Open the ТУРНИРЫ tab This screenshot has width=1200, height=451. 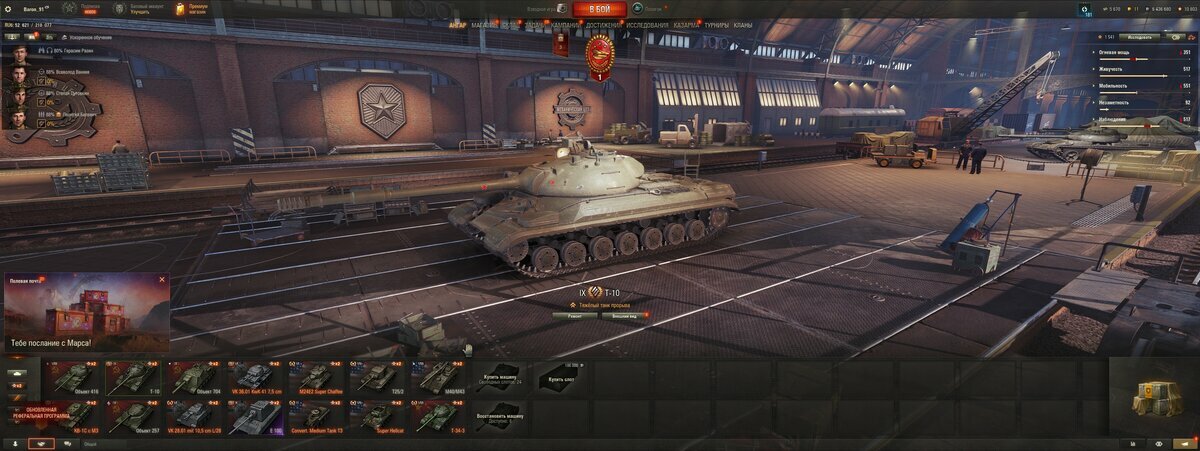pyautogui.click(x=716, y=25)
